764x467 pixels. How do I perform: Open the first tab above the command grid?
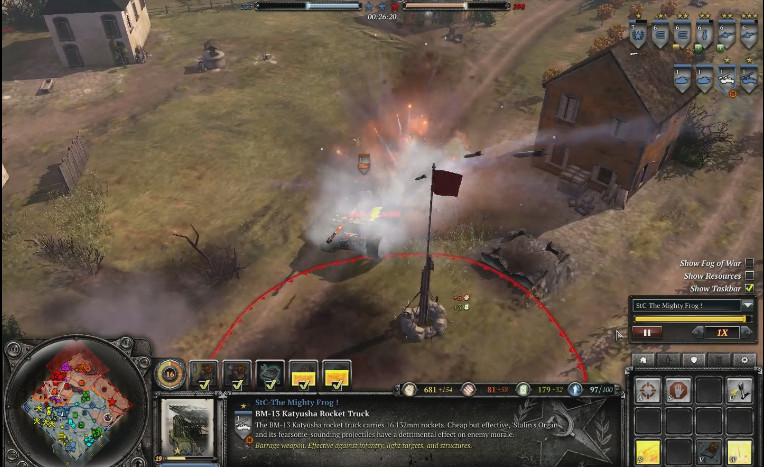click(x=644, y=360)
